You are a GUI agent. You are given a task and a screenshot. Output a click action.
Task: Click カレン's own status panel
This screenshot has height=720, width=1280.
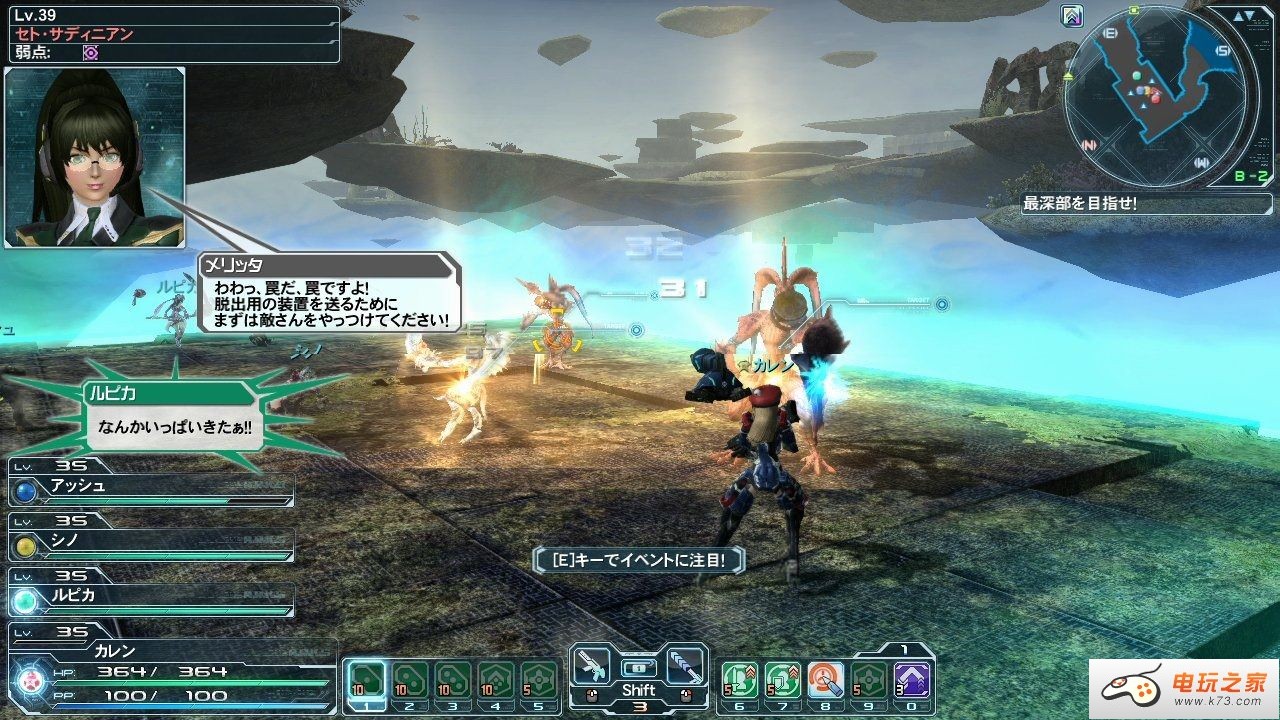pos(170,672)
